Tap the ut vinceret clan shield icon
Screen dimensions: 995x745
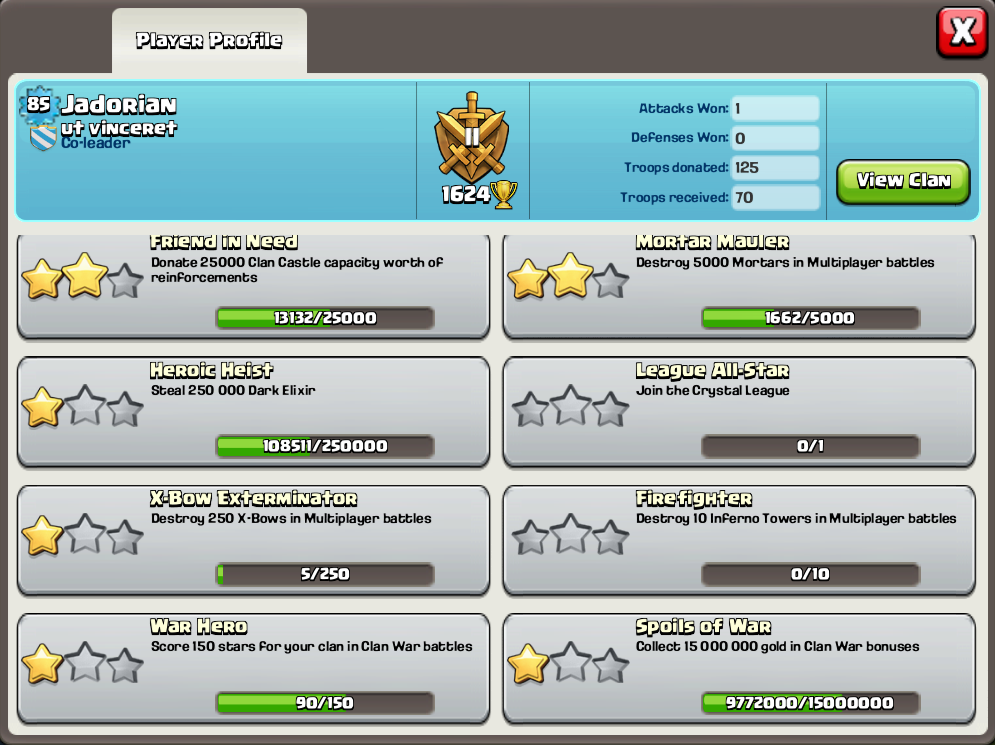43,138
